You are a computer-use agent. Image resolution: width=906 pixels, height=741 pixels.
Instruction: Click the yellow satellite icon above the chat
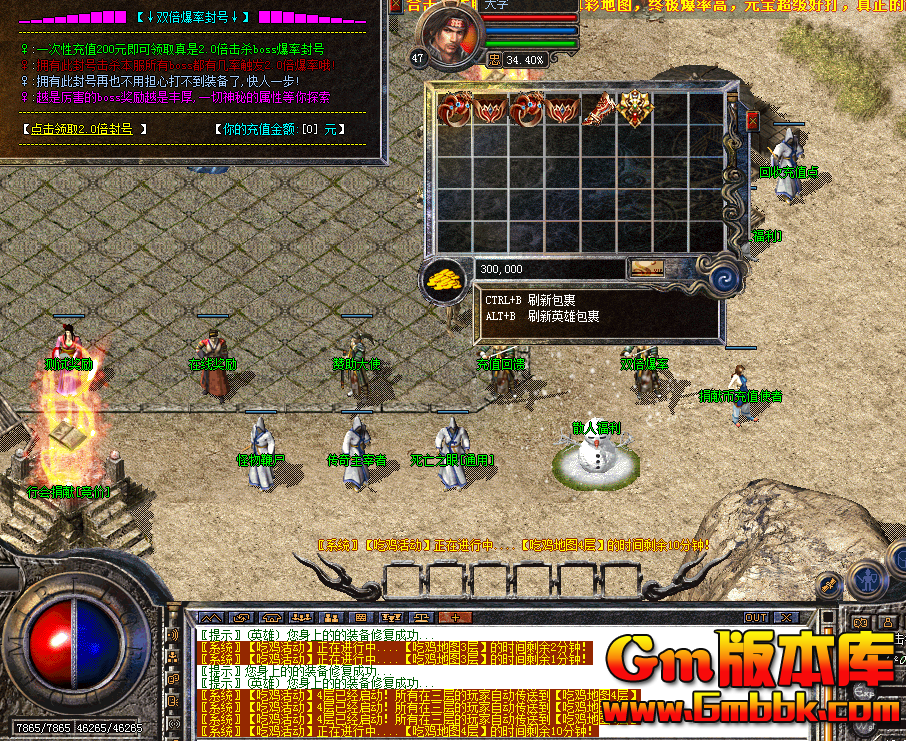coord(828,583)
